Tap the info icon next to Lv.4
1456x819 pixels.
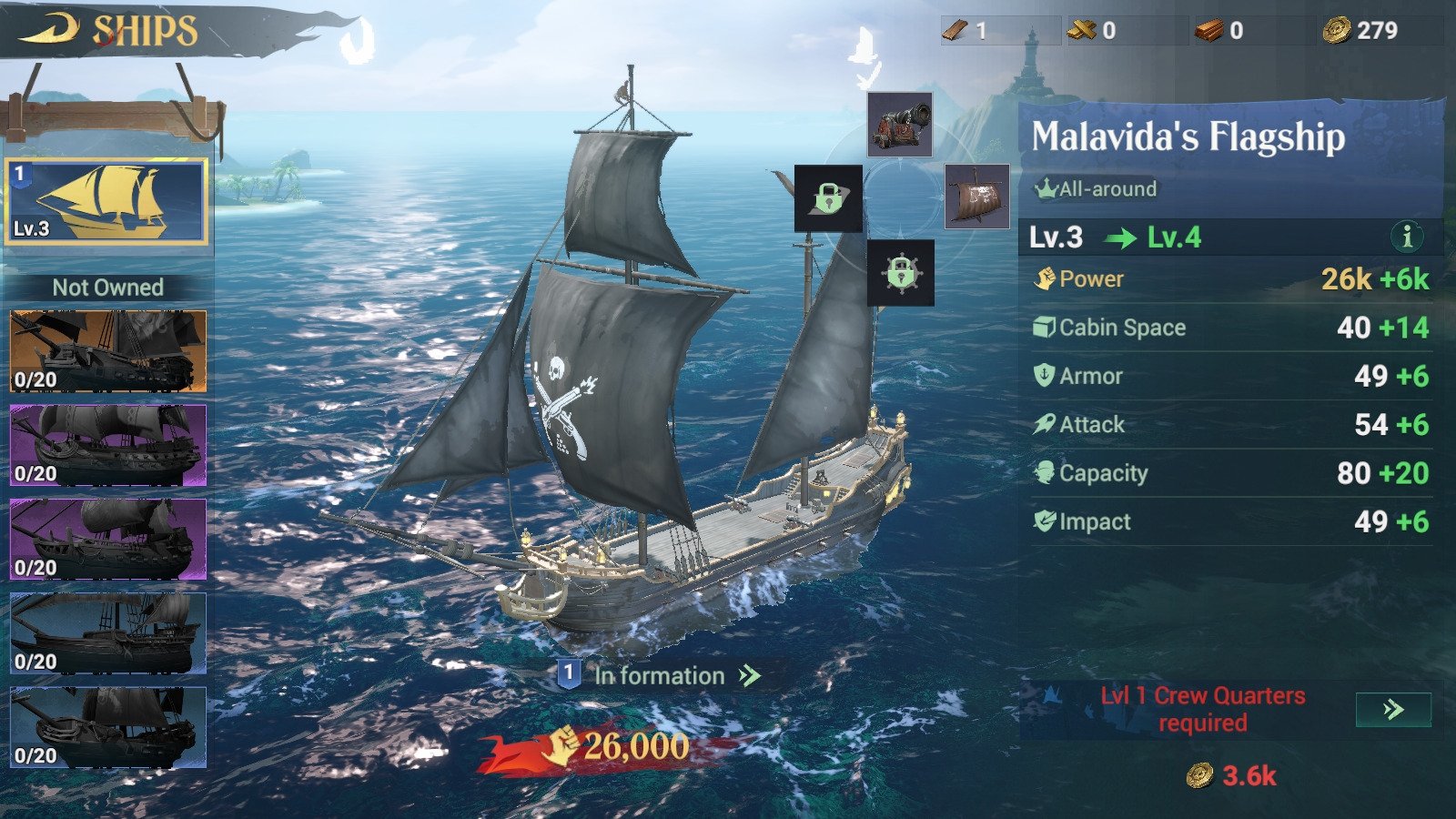(x=1408, y=239)
